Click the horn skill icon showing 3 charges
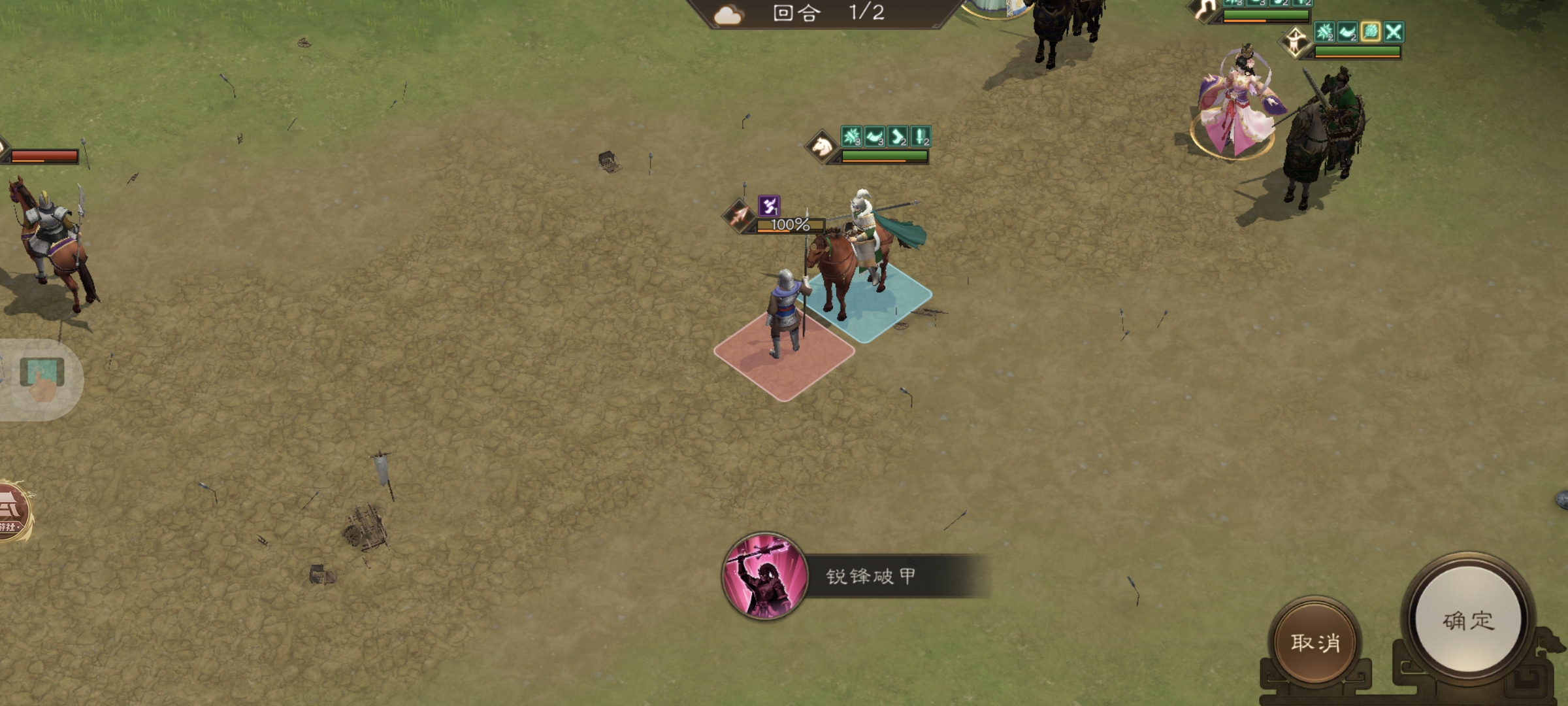 click(x=874, y=137)
